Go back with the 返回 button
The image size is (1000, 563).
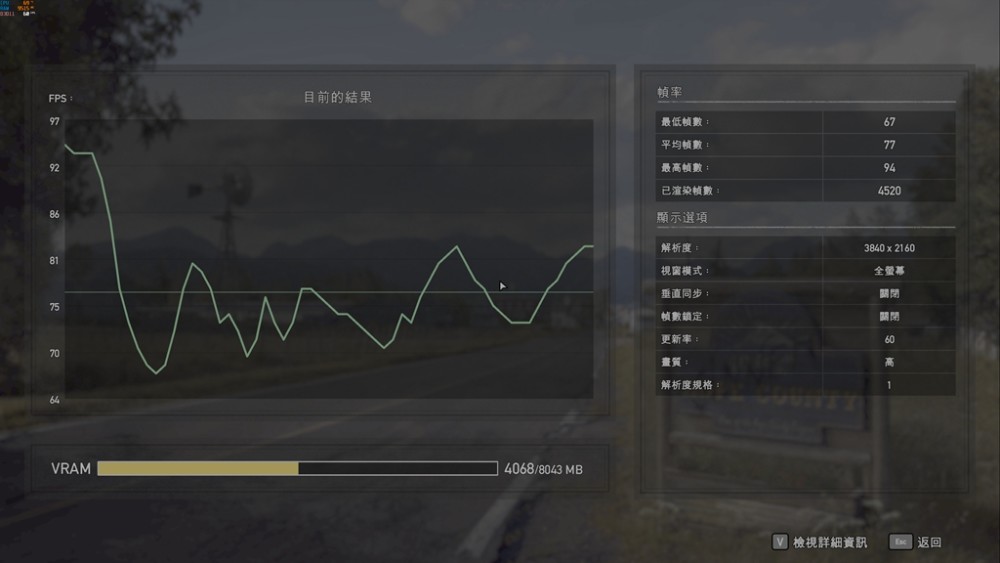[x=928, y=542]
